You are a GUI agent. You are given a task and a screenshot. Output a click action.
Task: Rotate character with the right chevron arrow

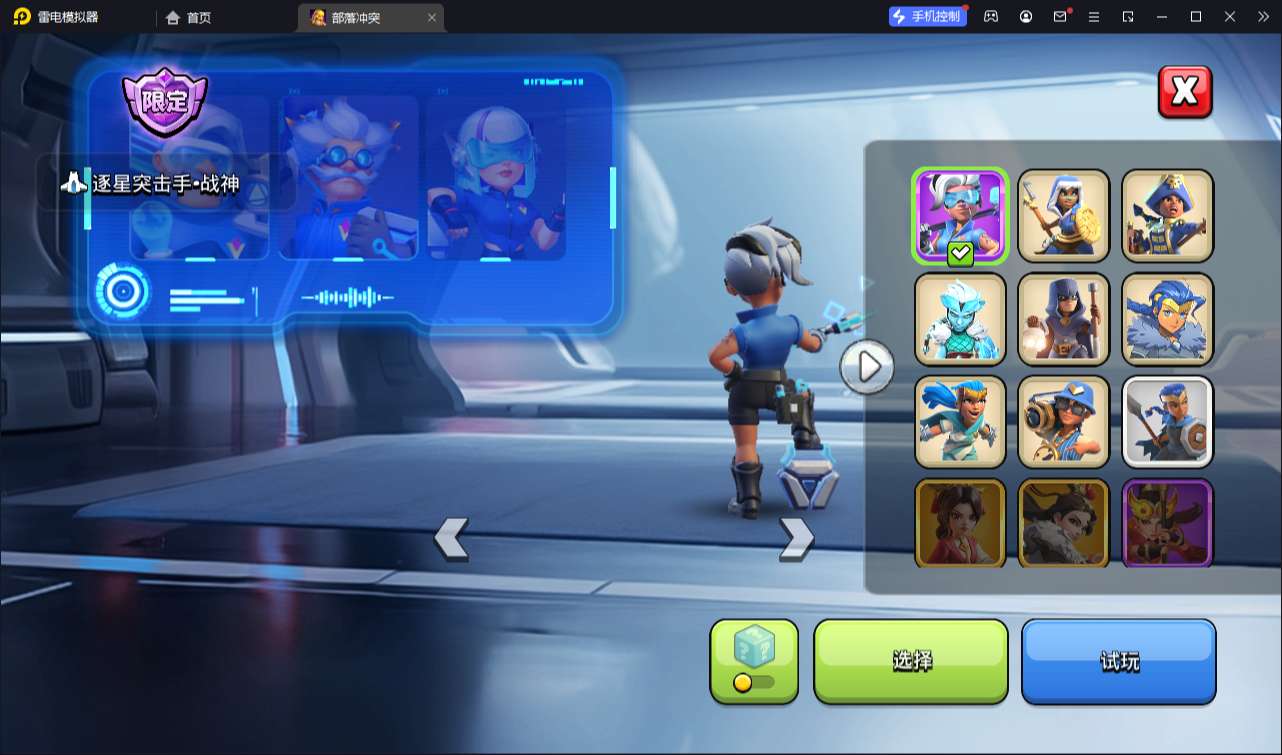click(x=796, y=538)
